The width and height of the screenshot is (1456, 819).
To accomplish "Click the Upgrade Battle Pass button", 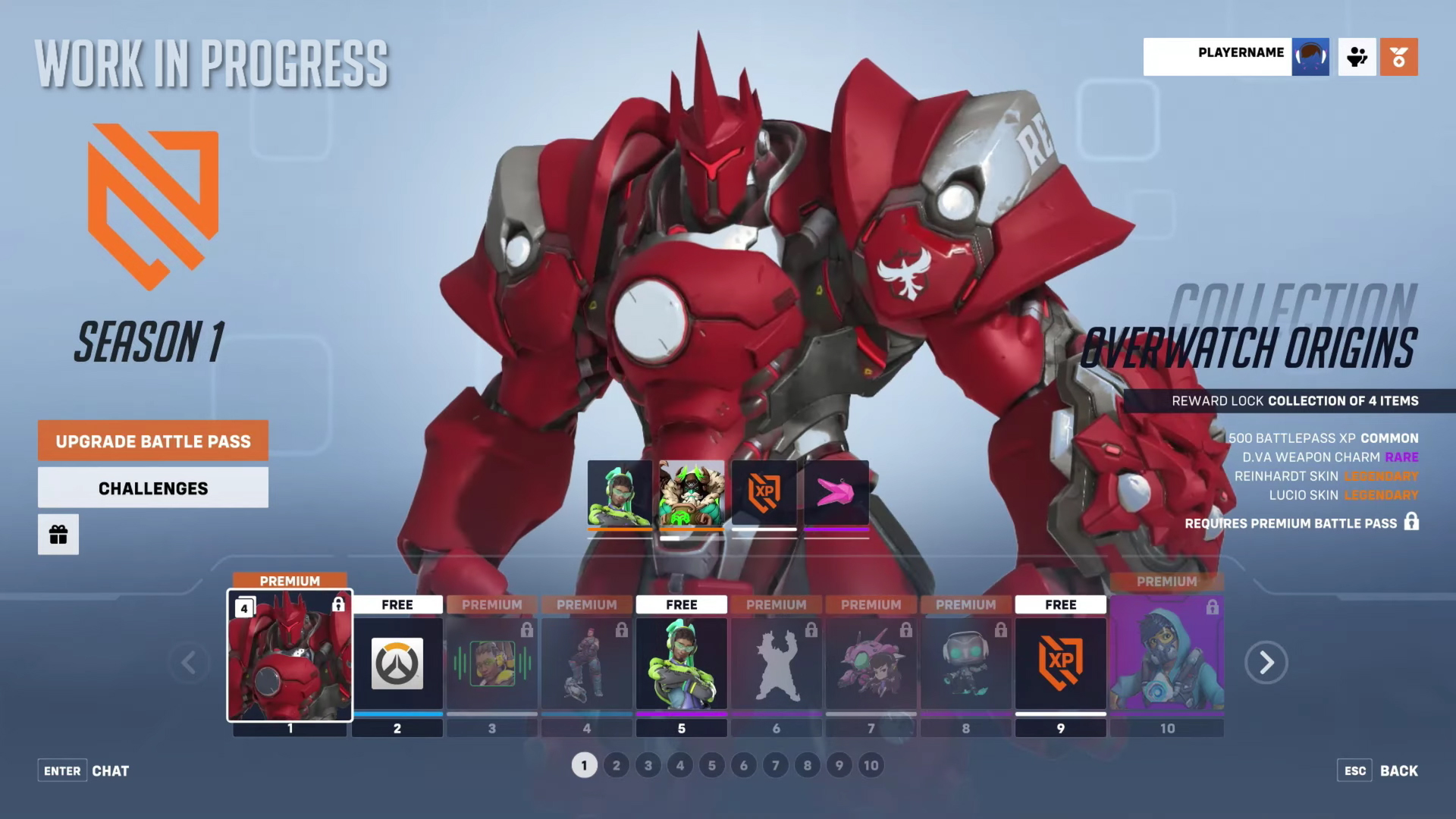I will pos(153,441).
